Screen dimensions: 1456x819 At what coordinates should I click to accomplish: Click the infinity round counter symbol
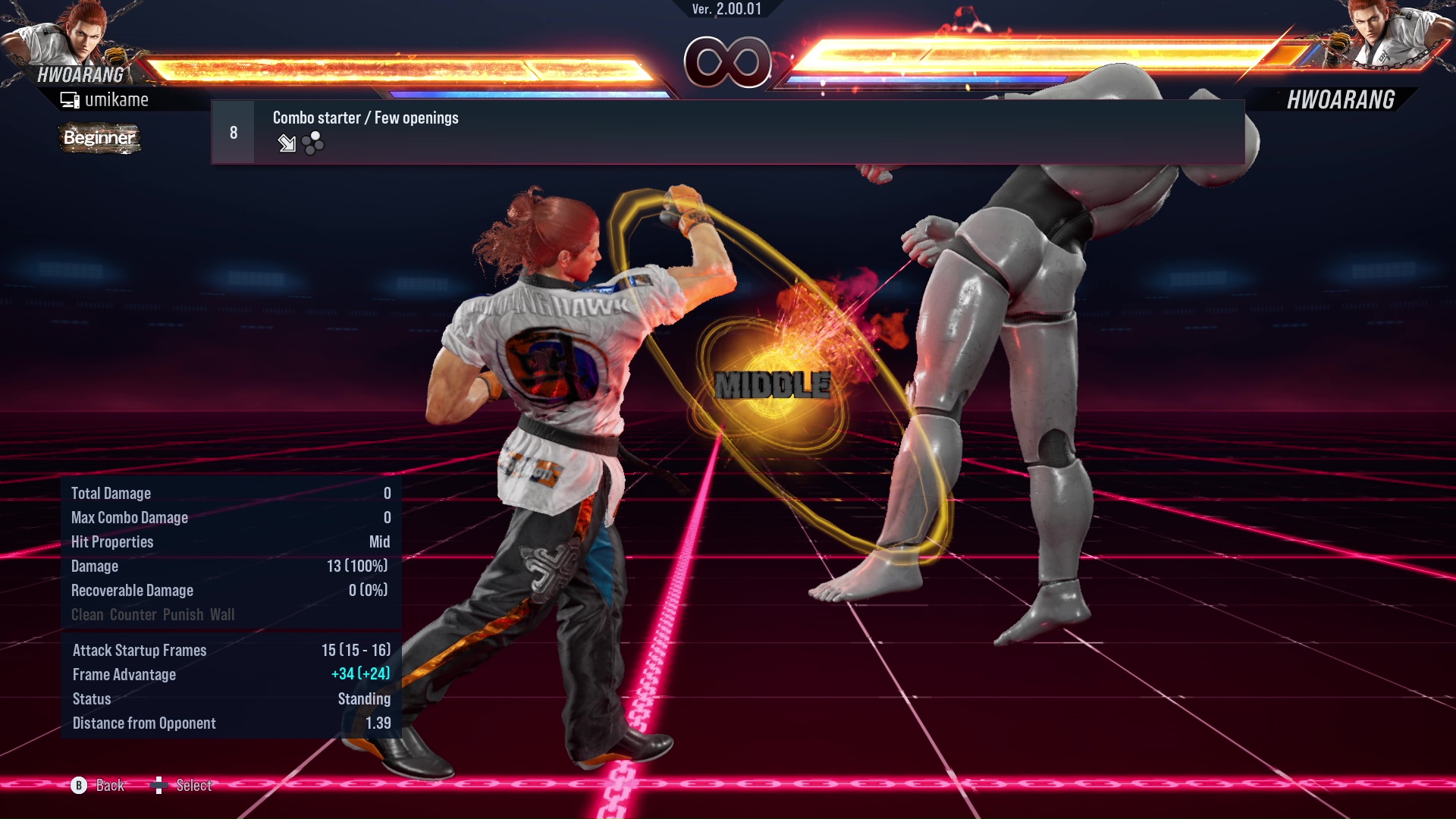coord(728,63)
